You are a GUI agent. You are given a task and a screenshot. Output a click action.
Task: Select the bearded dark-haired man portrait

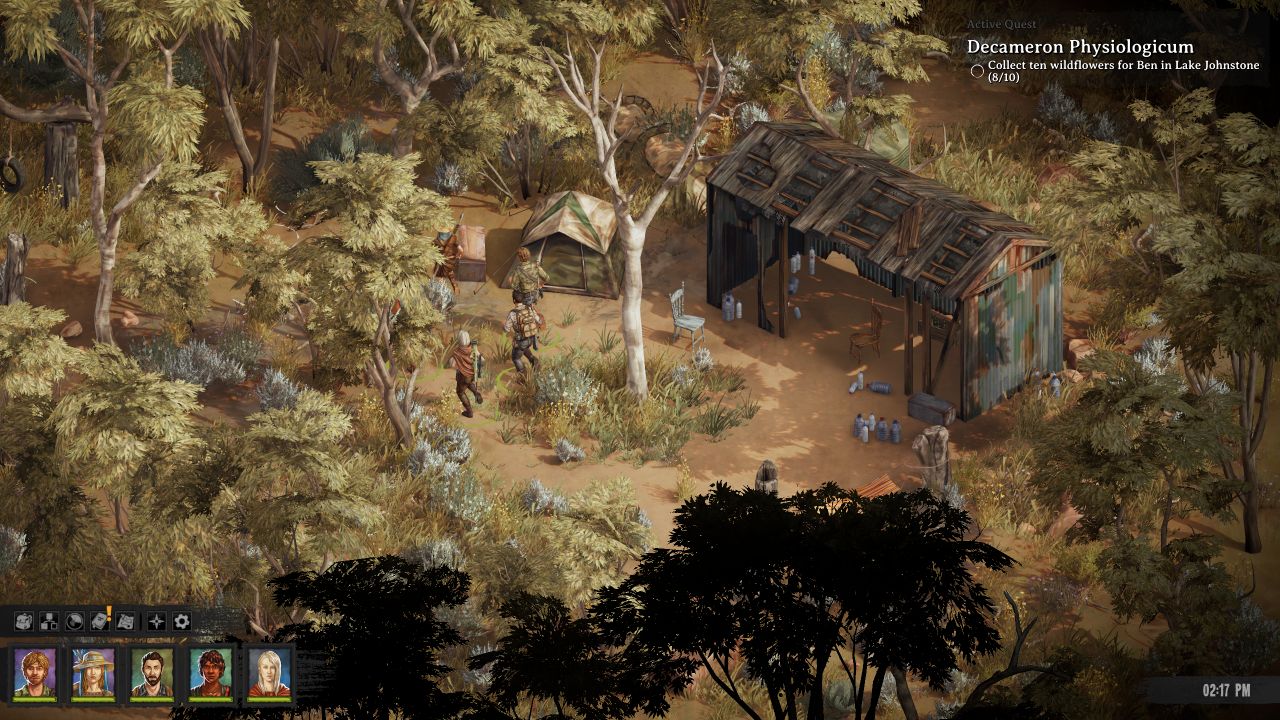[x=152, y=673]
